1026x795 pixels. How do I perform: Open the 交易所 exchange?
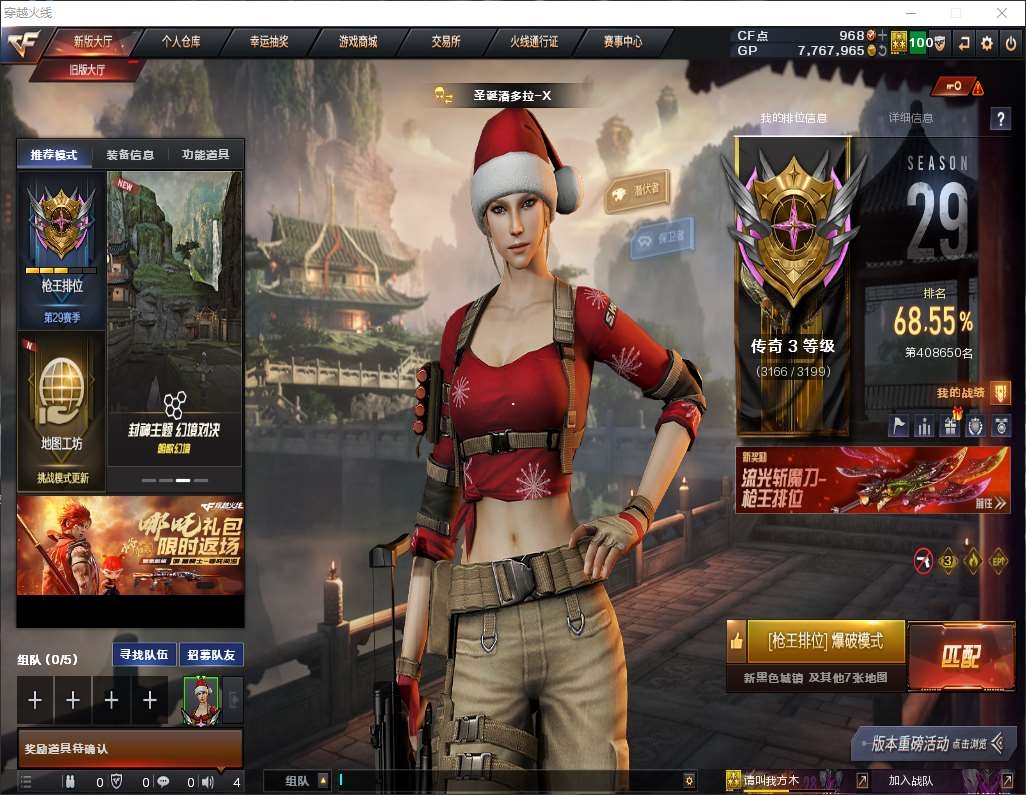(446, 42)
